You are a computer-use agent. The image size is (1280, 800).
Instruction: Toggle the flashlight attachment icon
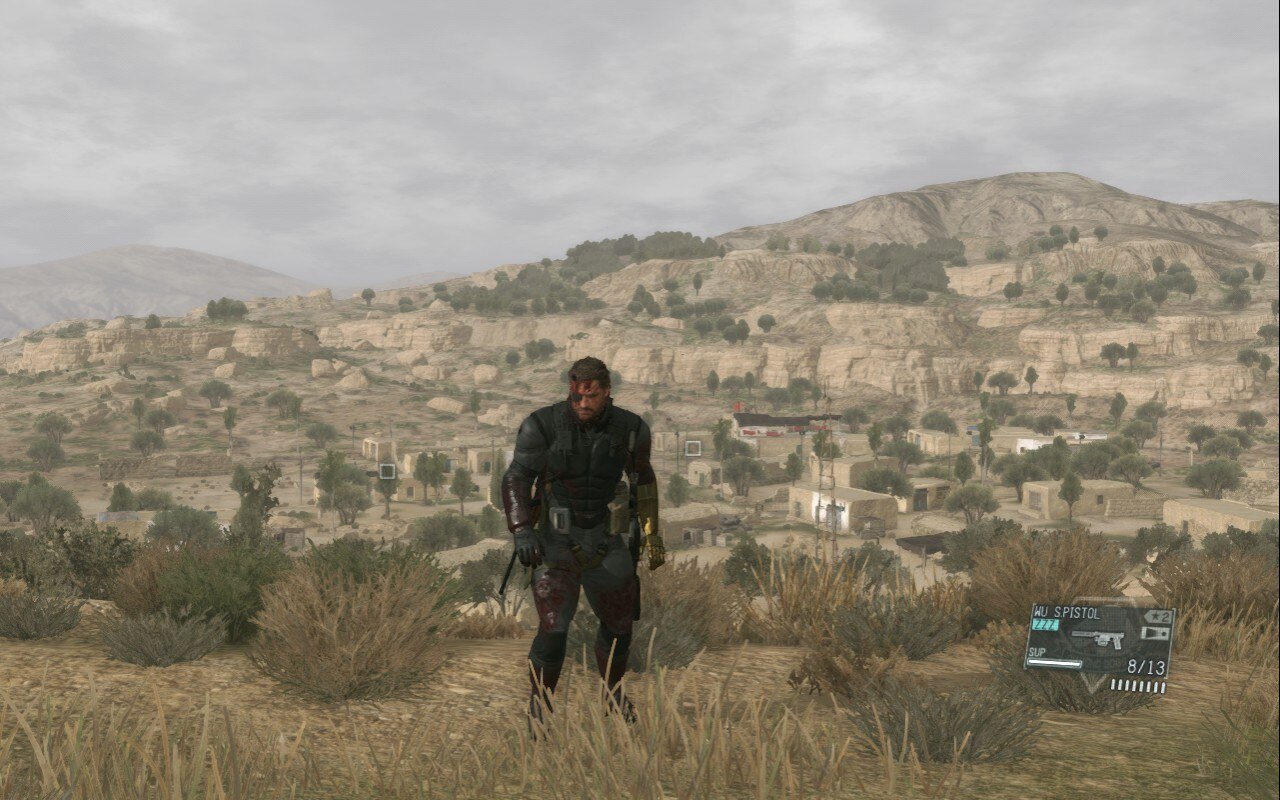point(1155,633)
